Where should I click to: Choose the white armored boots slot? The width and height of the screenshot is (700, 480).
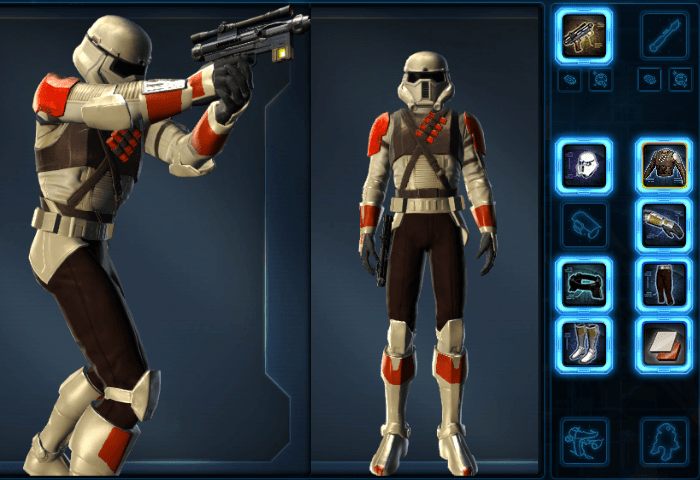coord(584,345)
